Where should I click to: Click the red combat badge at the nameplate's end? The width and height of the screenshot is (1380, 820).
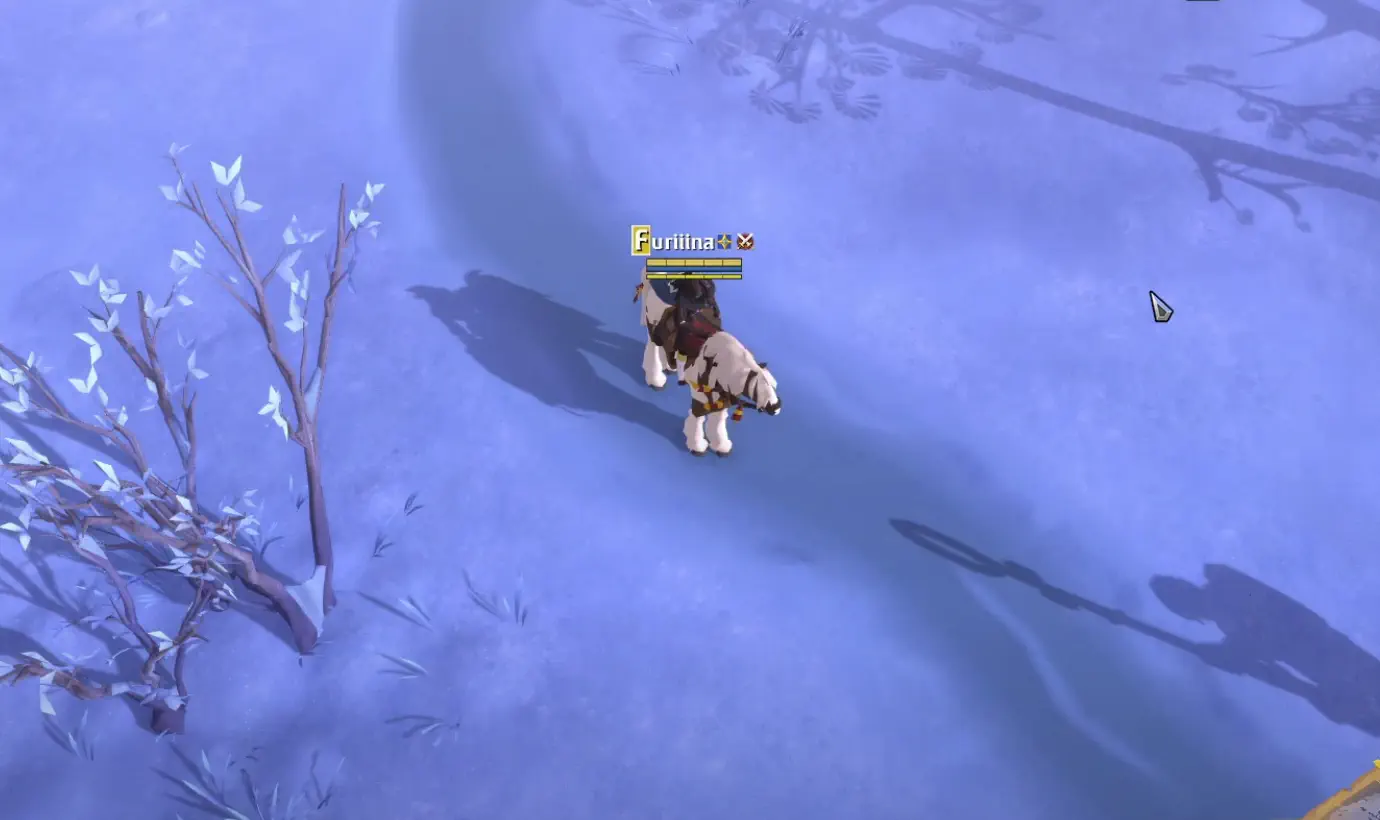(745, 240)
